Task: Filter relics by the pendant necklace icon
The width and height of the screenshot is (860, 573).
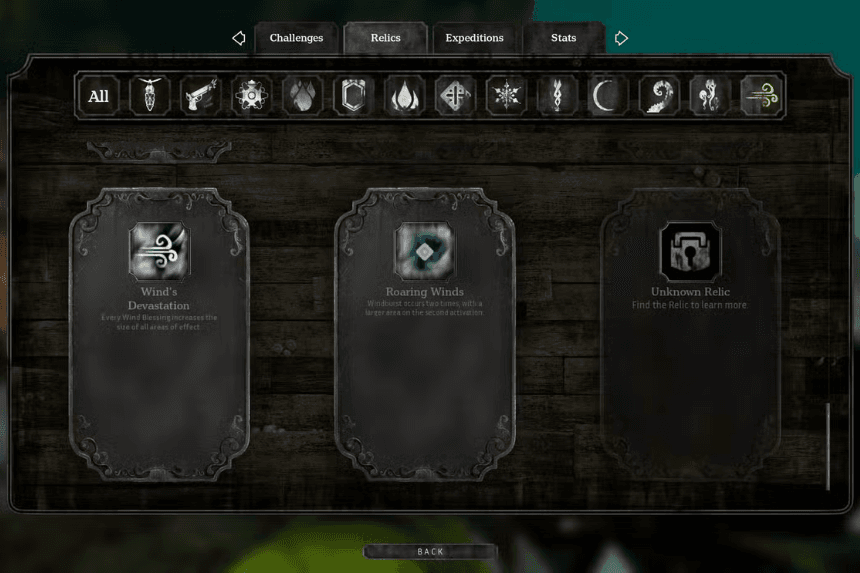Action: (x=150, y=96)
